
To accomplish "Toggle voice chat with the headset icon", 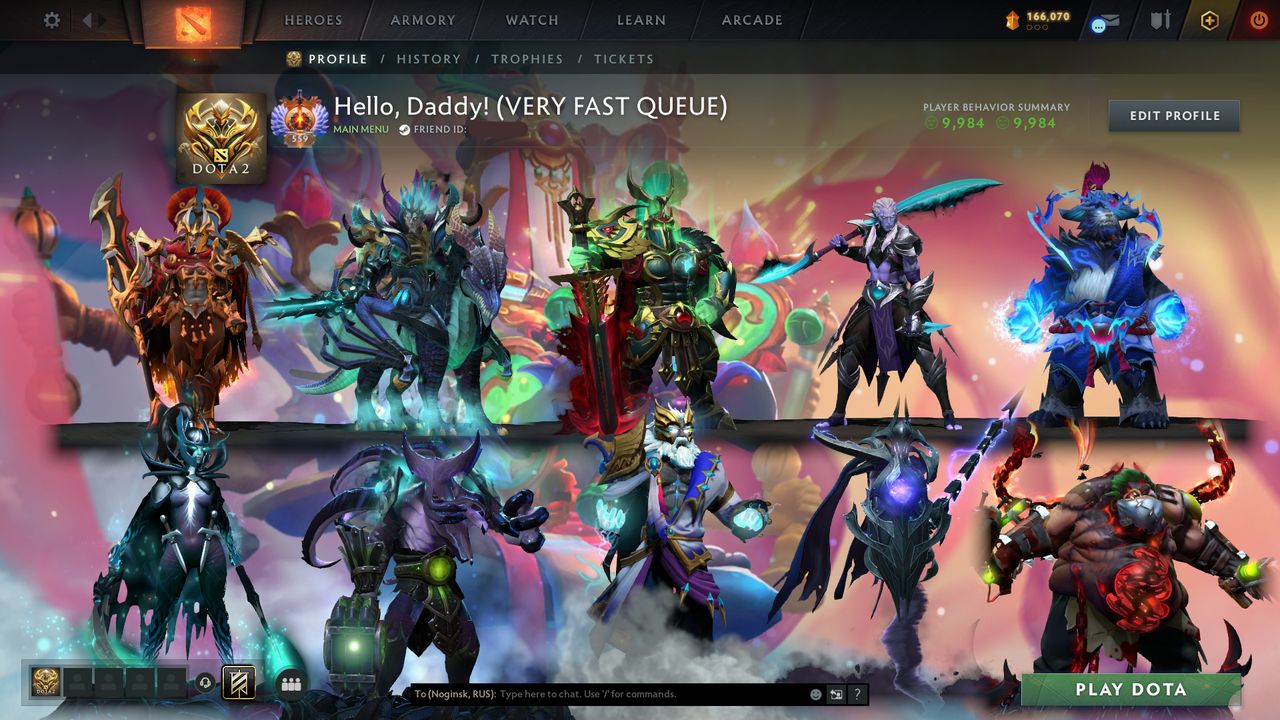I will point(203,683).
